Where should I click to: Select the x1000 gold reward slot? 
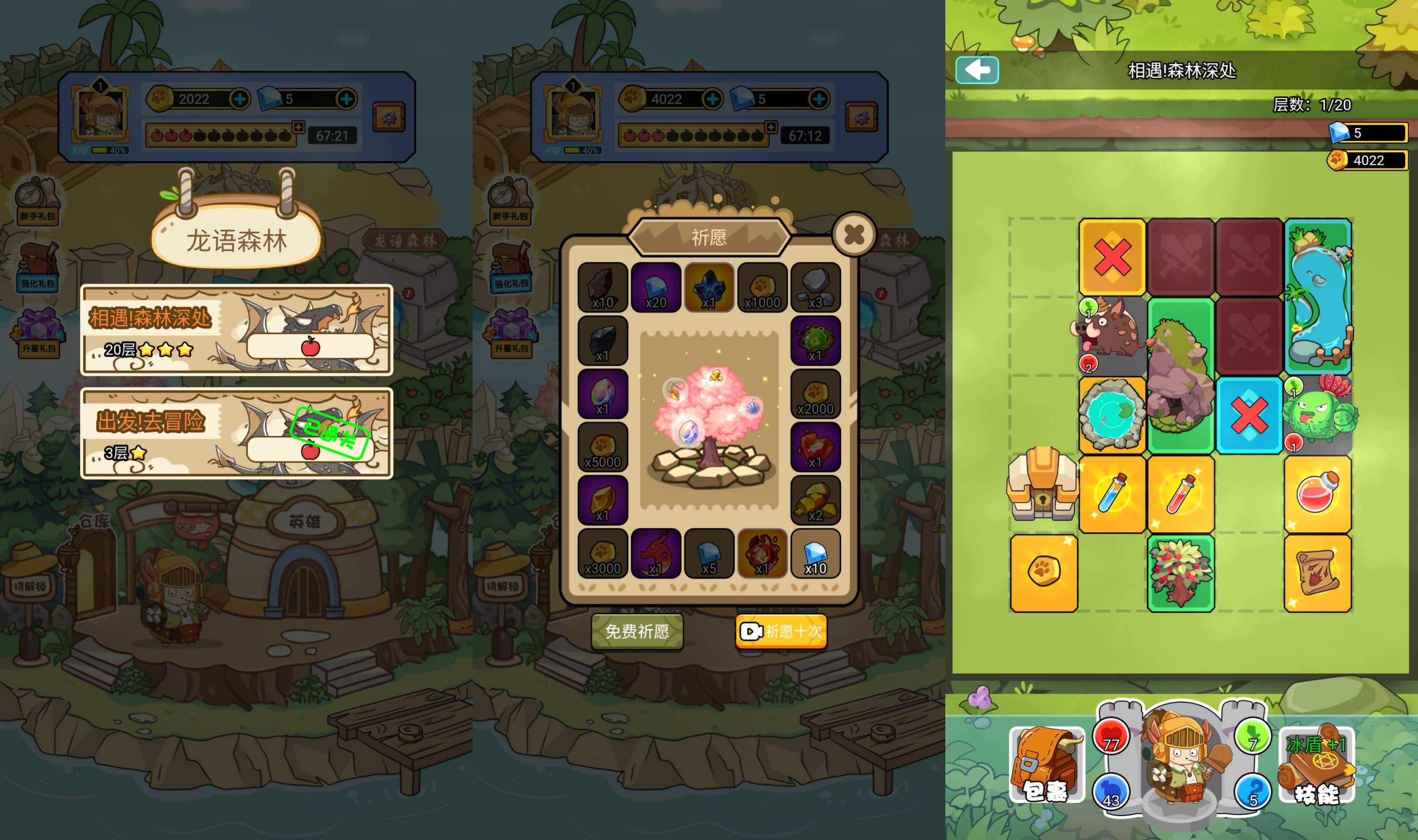[x=762, y=287]
